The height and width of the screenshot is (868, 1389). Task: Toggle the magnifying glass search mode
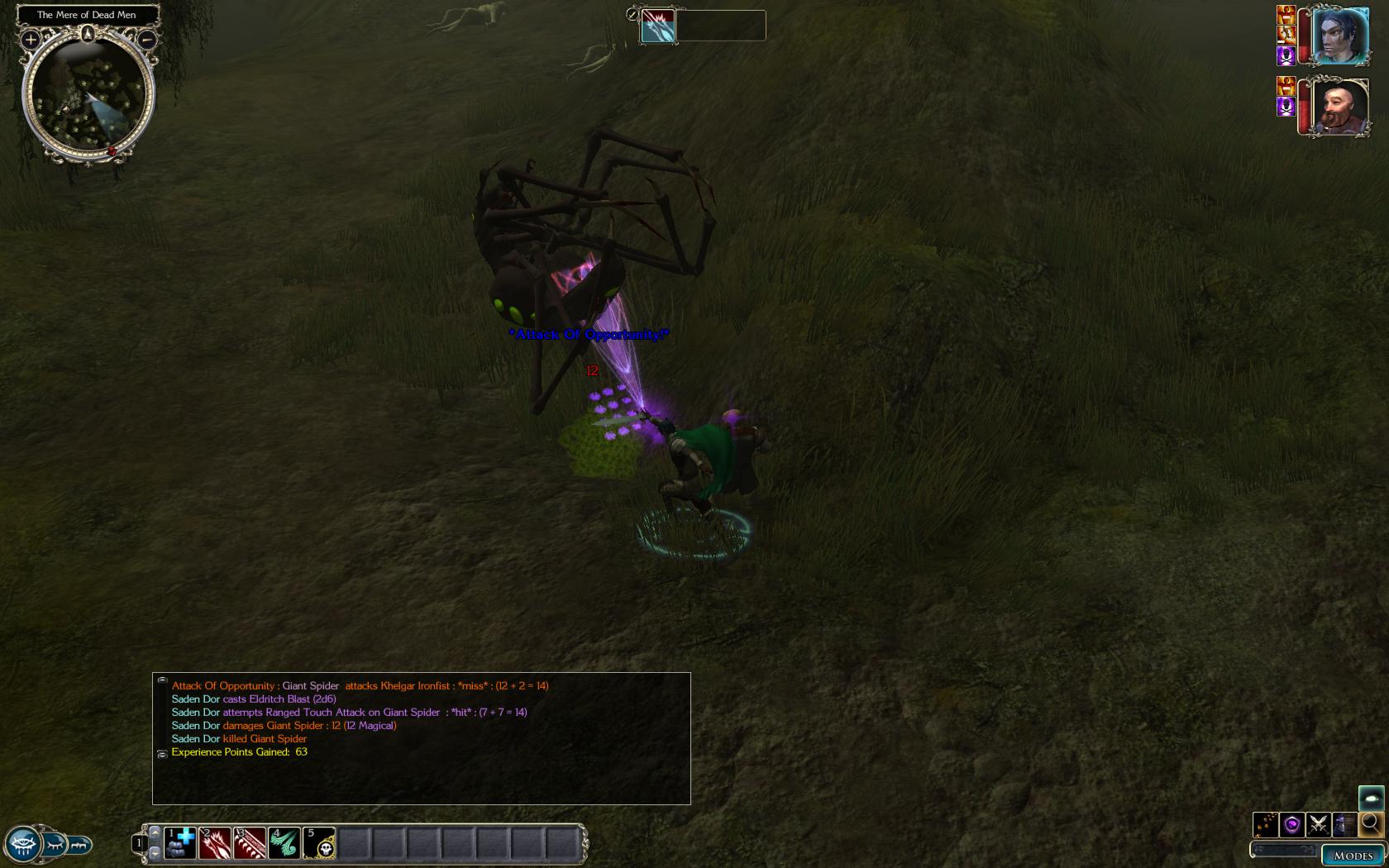tap(1370, 823)
